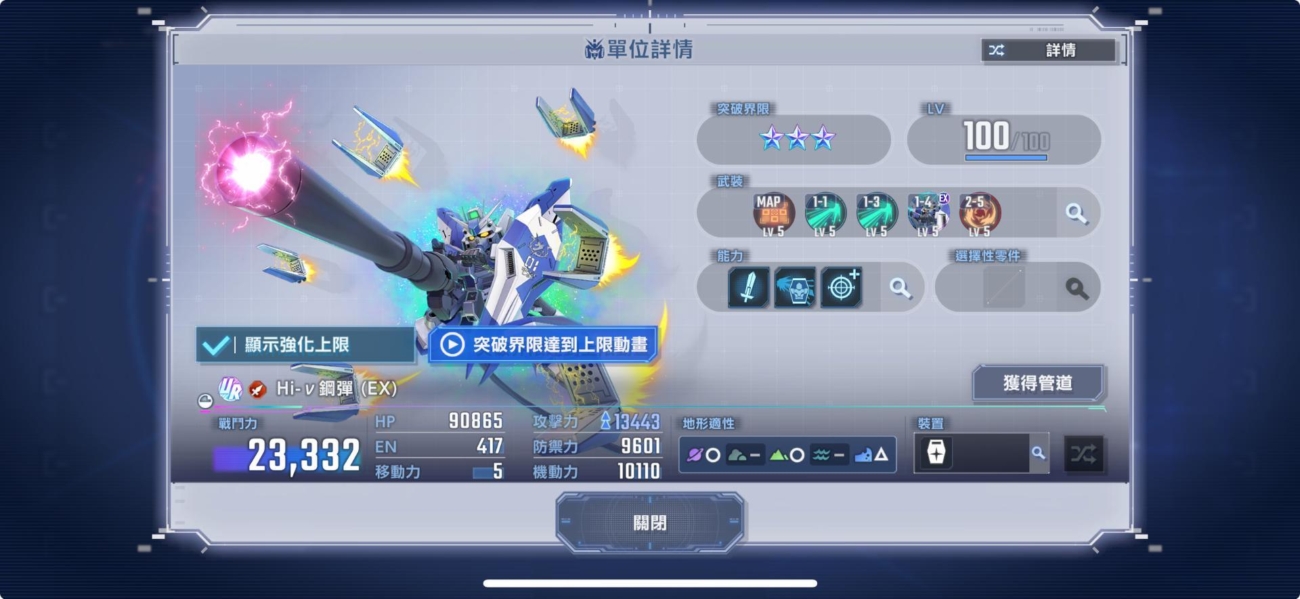
Task: View the crosshair targeting ability icon
Action: point(841,288)
